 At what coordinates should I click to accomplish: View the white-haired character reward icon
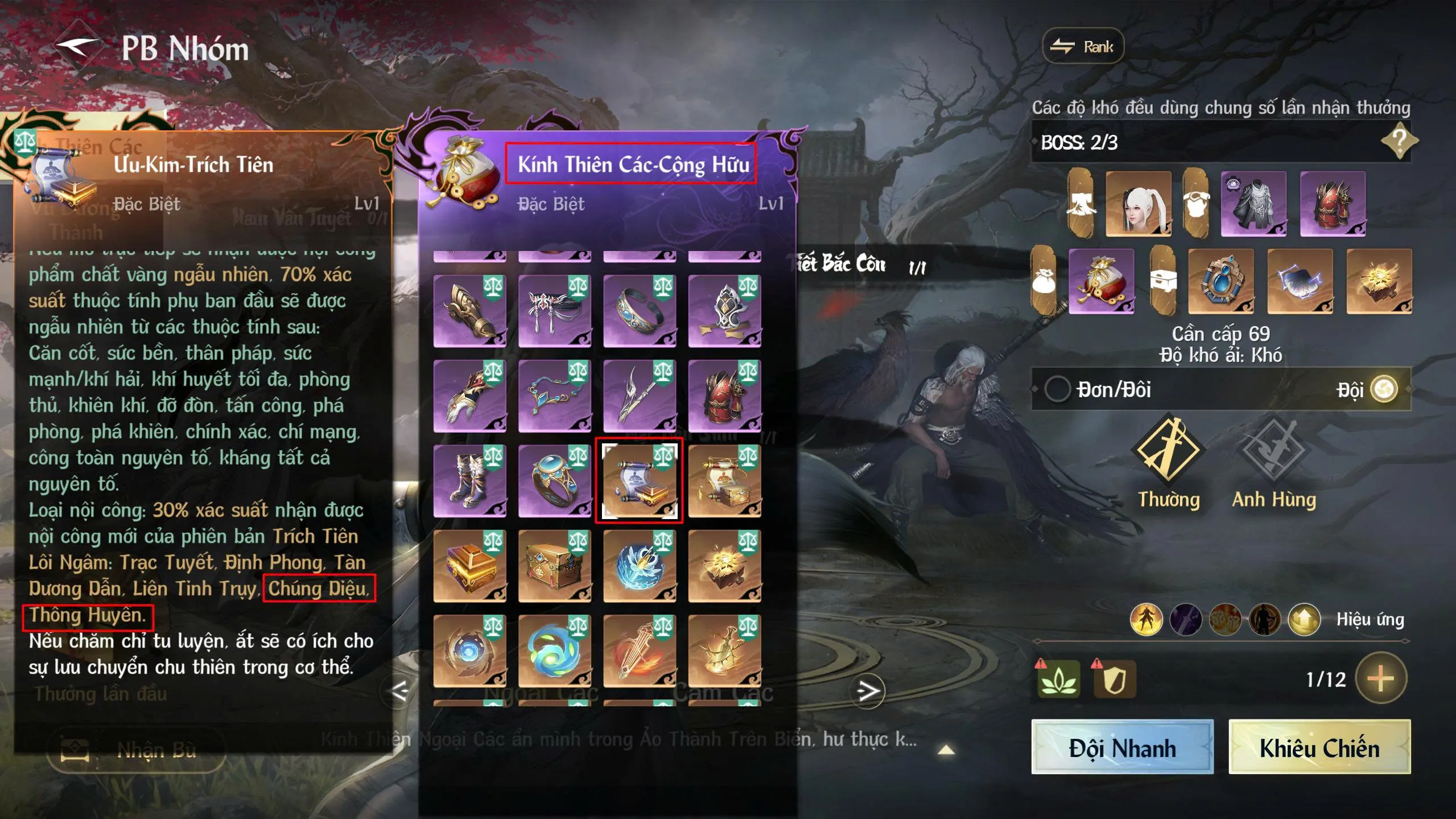(1138, 204)
